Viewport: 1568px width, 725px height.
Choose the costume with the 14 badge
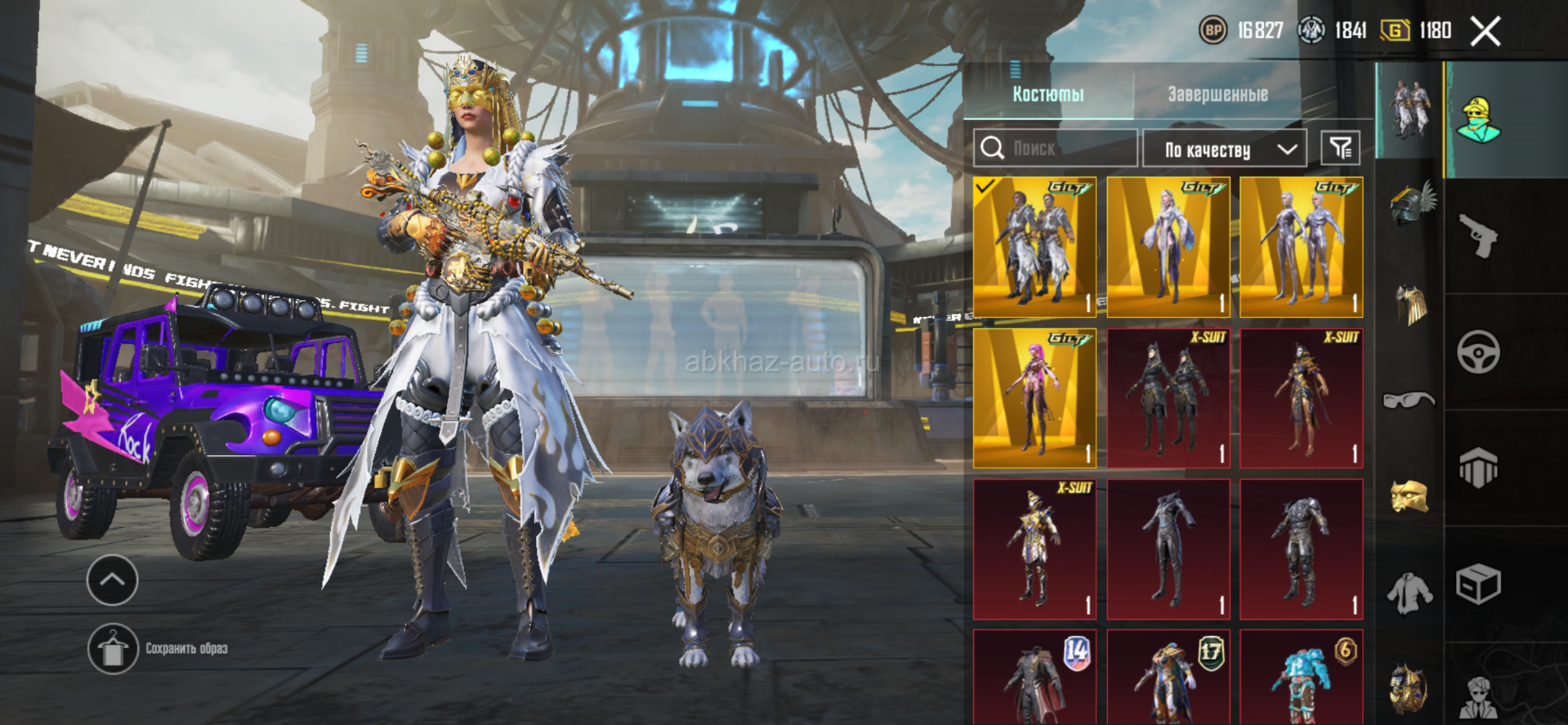(1034, 676)
